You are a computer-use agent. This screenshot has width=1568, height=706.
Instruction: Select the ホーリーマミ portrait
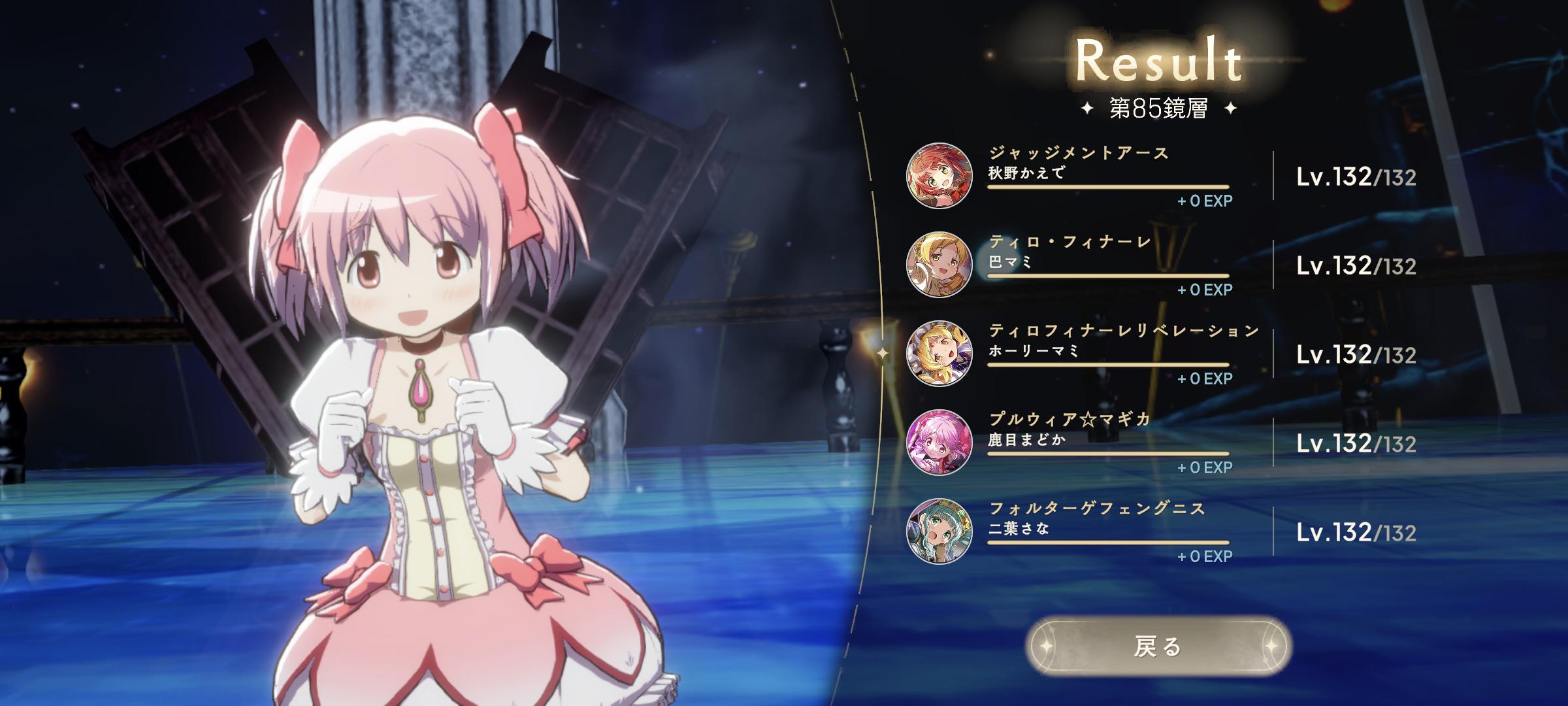939,354
